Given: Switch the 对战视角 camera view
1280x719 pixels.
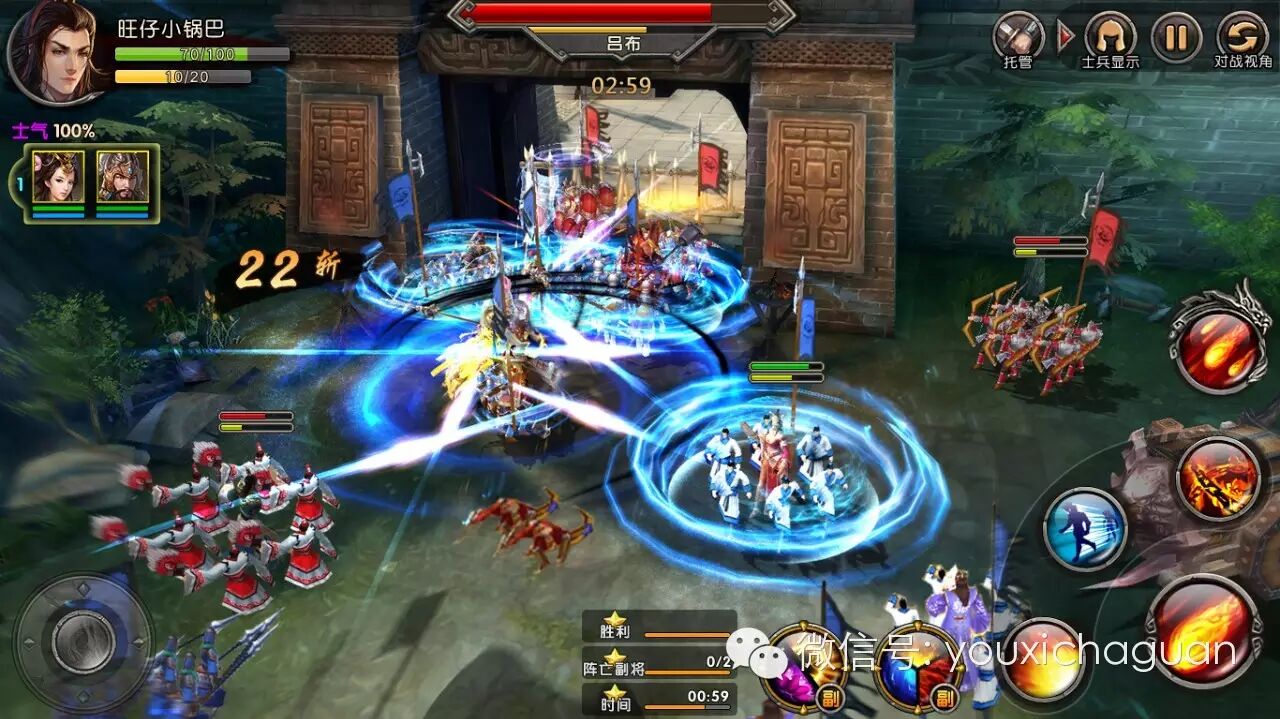Looking at the screenshot, I should click(x=1242, y=37).
